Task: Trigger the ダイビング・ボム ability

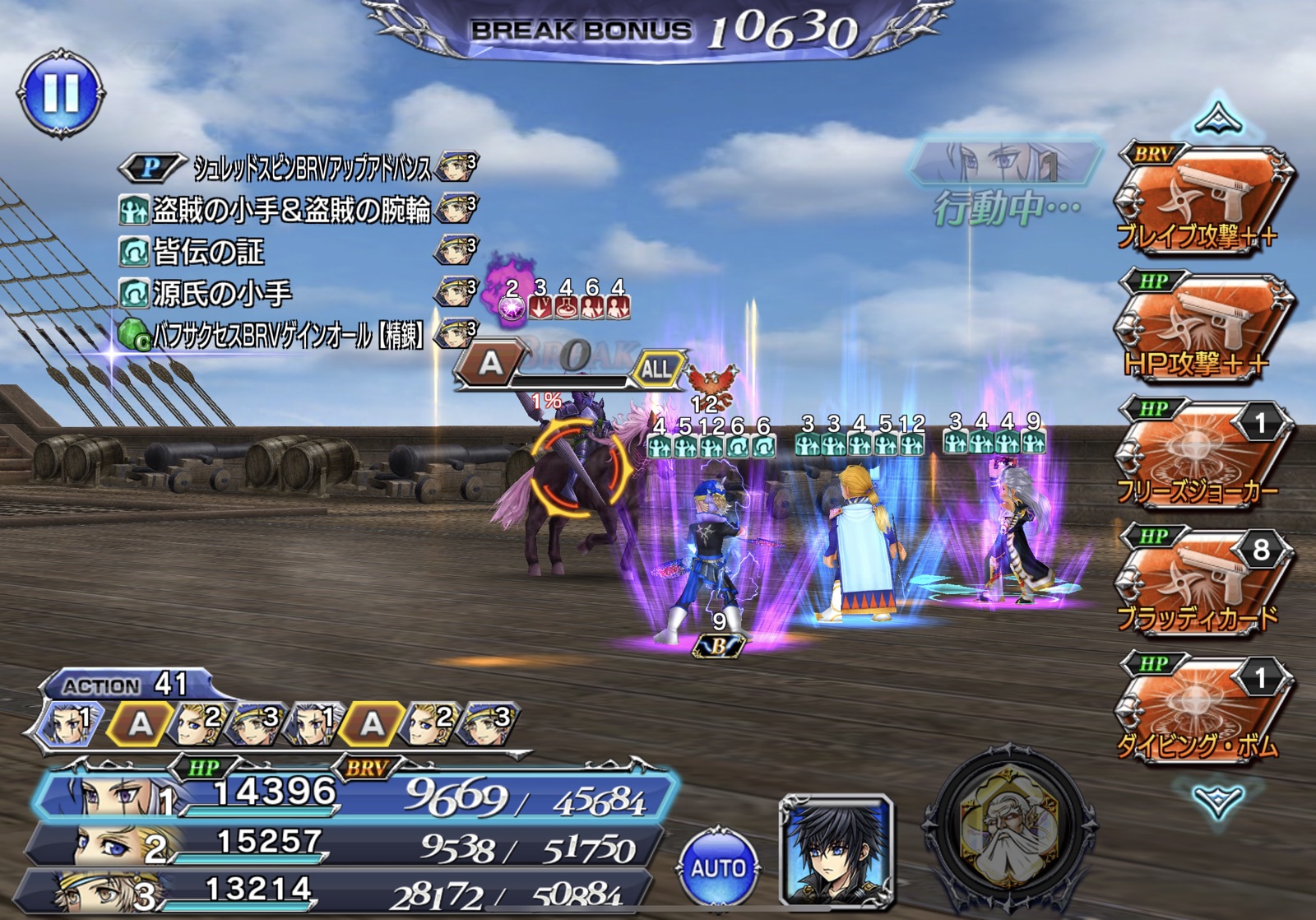Action: click(1202, 709)
